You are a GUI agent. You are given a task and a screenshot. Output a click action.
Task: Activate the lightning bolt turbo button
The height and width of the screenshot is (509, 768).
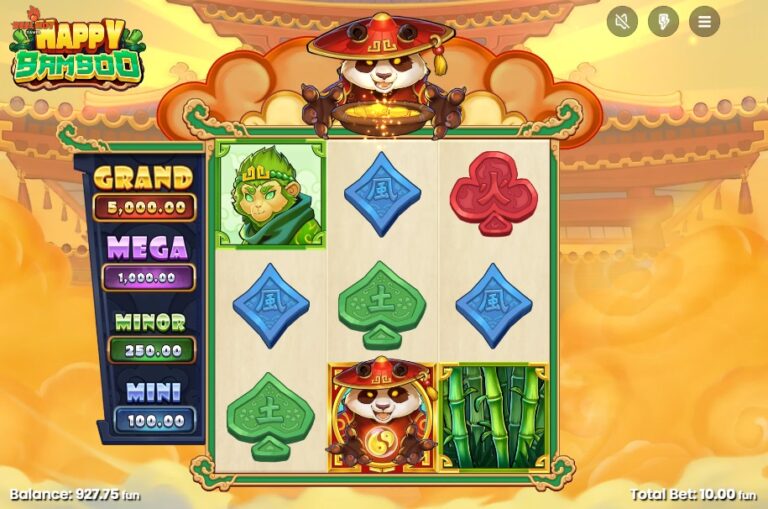[663, 21]
